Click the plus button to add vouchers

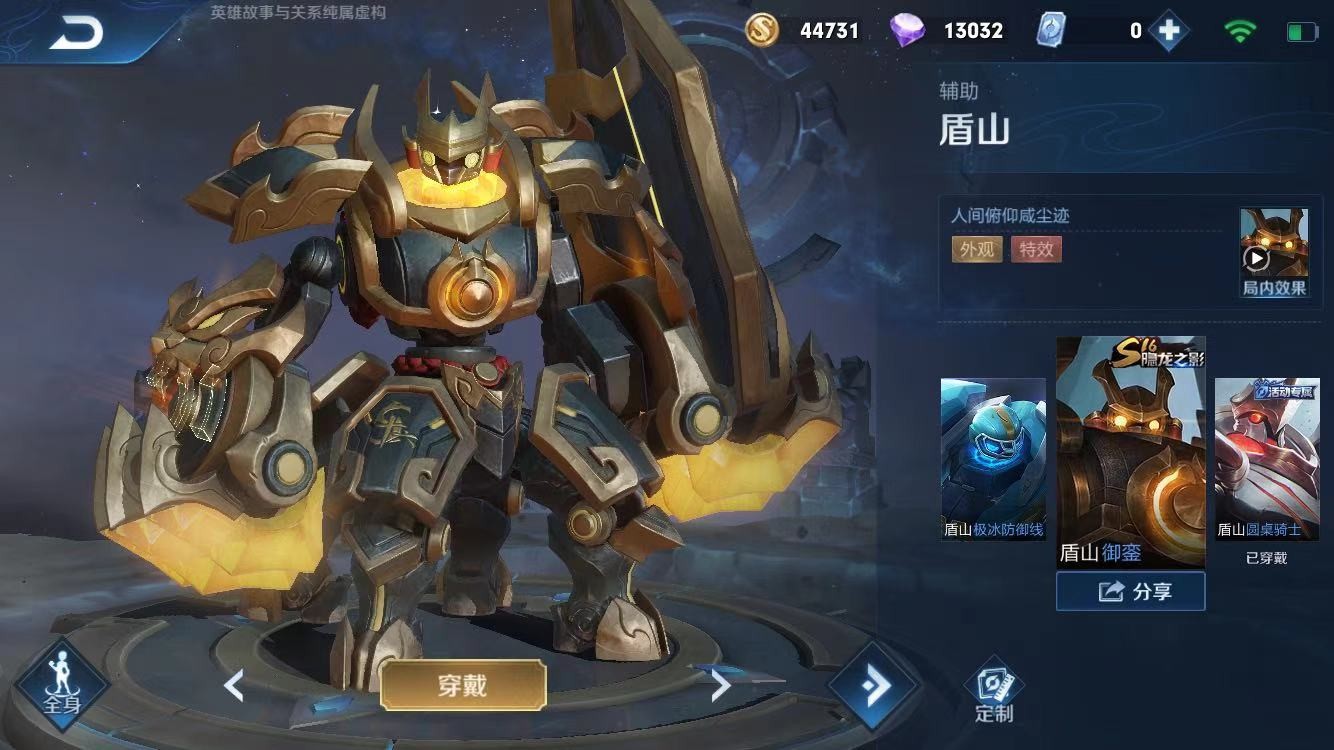(x=1168, y=31)
